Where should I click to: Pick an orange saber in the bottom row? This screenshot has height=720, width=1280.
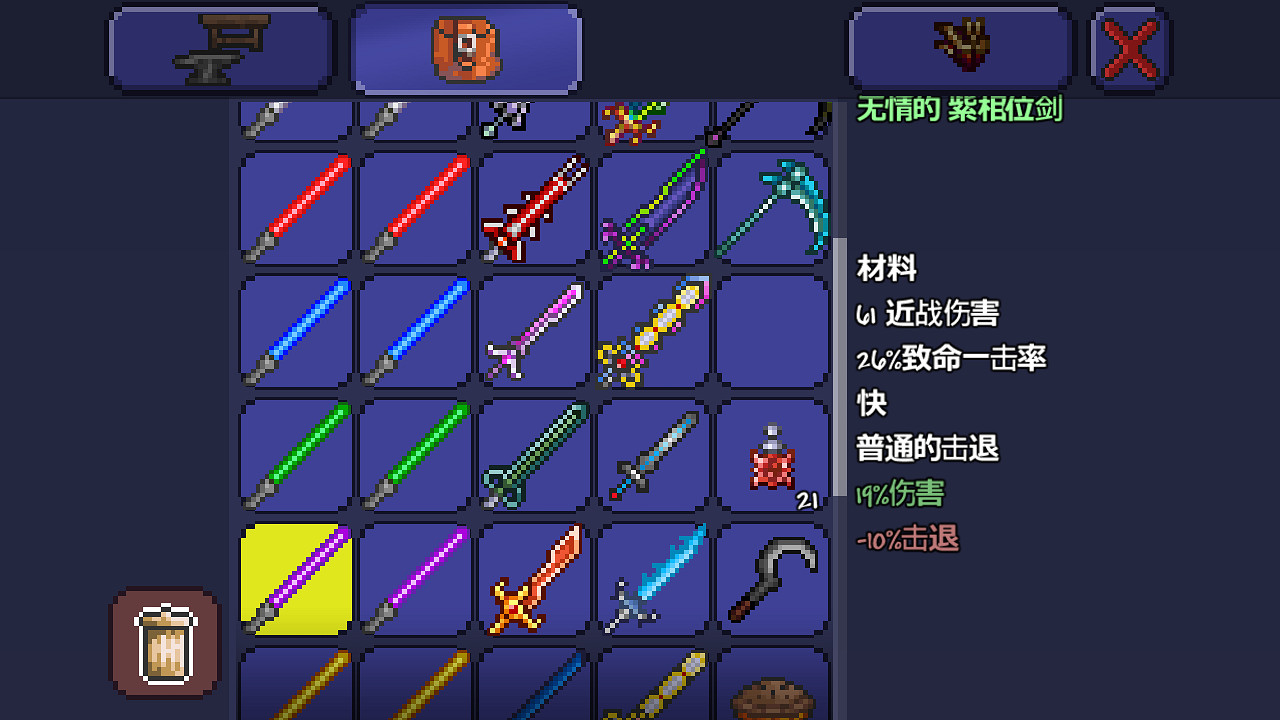[x=293, y=695]
